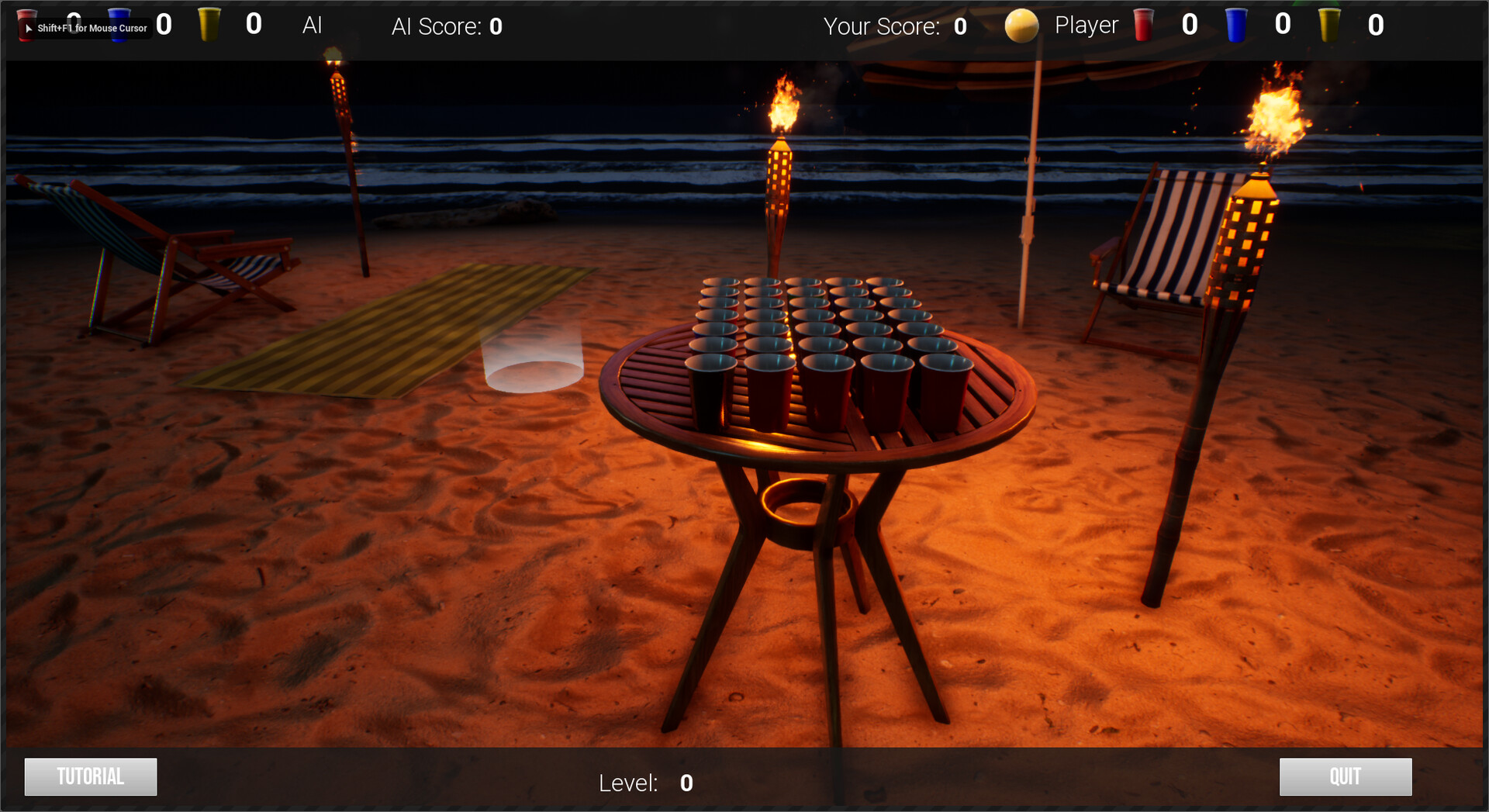Click the AI Score readout

pos(446,26)
